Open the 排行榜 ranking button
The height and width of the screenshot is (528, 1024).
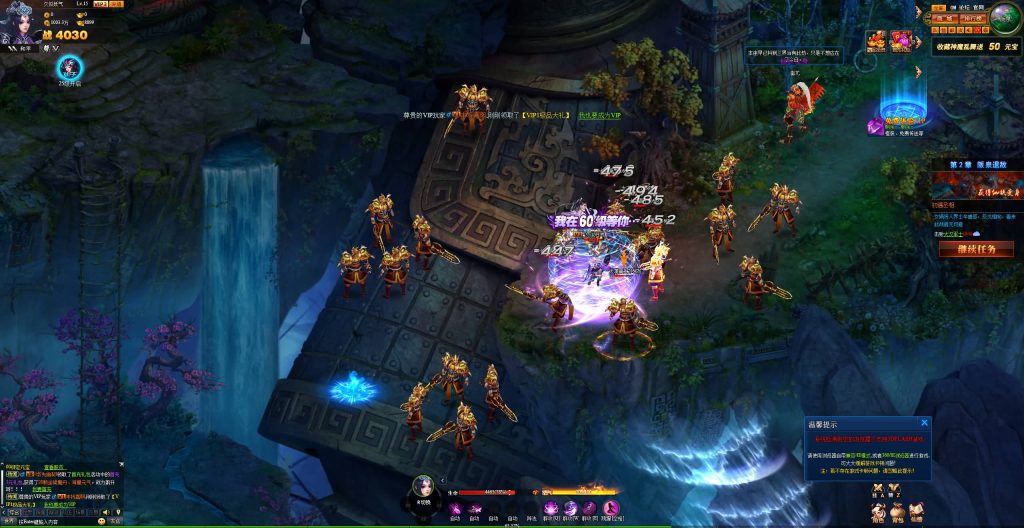click(974, 18)
